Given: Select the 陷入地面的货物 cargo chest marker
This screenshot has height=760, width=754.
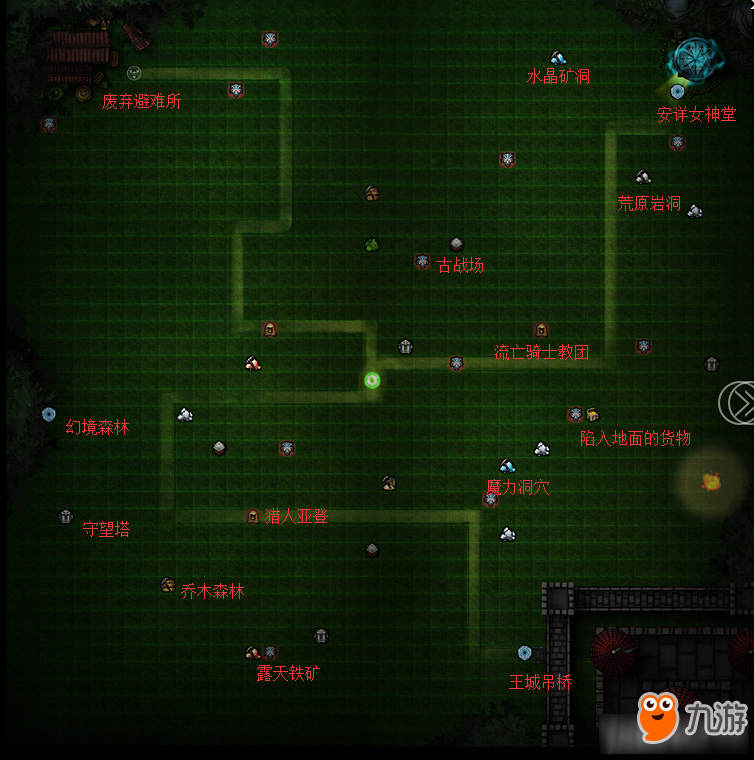Looking at the screenshot, I should click(x=591, y=415).
